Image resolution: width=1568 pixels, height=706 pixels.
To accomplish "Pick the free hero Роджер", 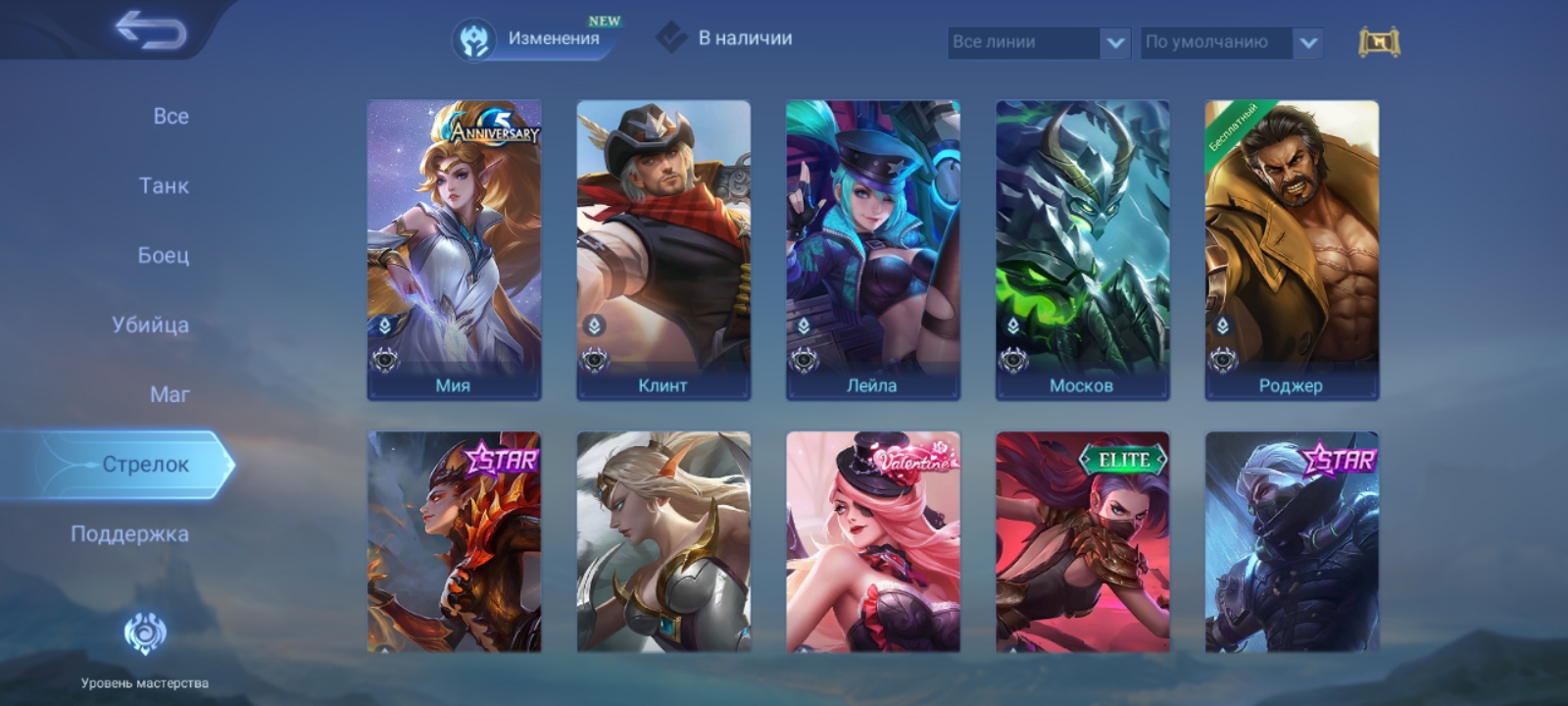I will (1292, 250).
